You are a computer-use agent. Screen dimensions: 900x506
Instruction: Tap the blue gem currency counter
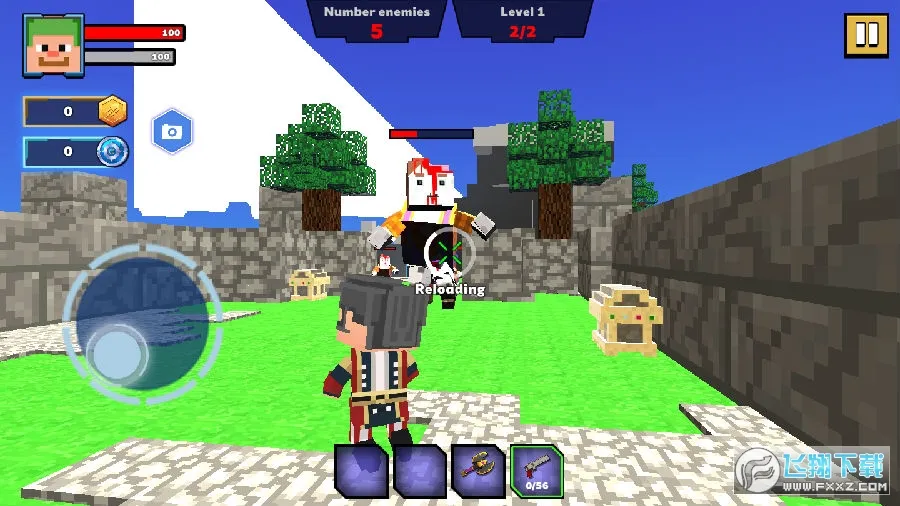point(76,152)
